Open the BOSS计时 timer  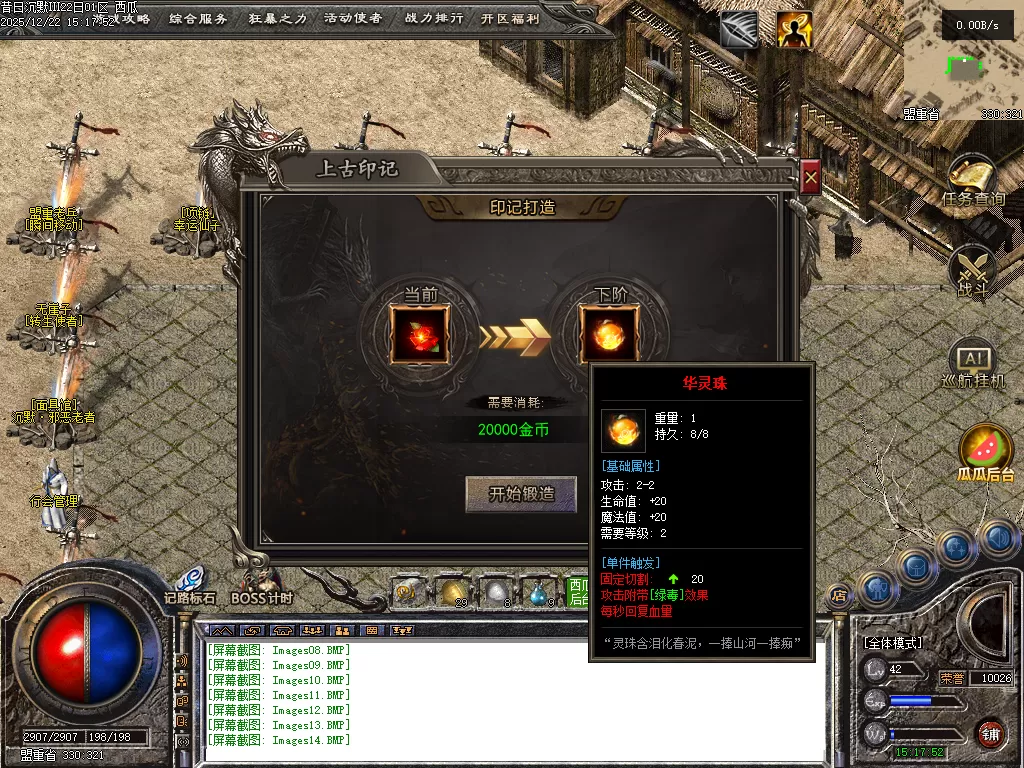pos(262,584)
